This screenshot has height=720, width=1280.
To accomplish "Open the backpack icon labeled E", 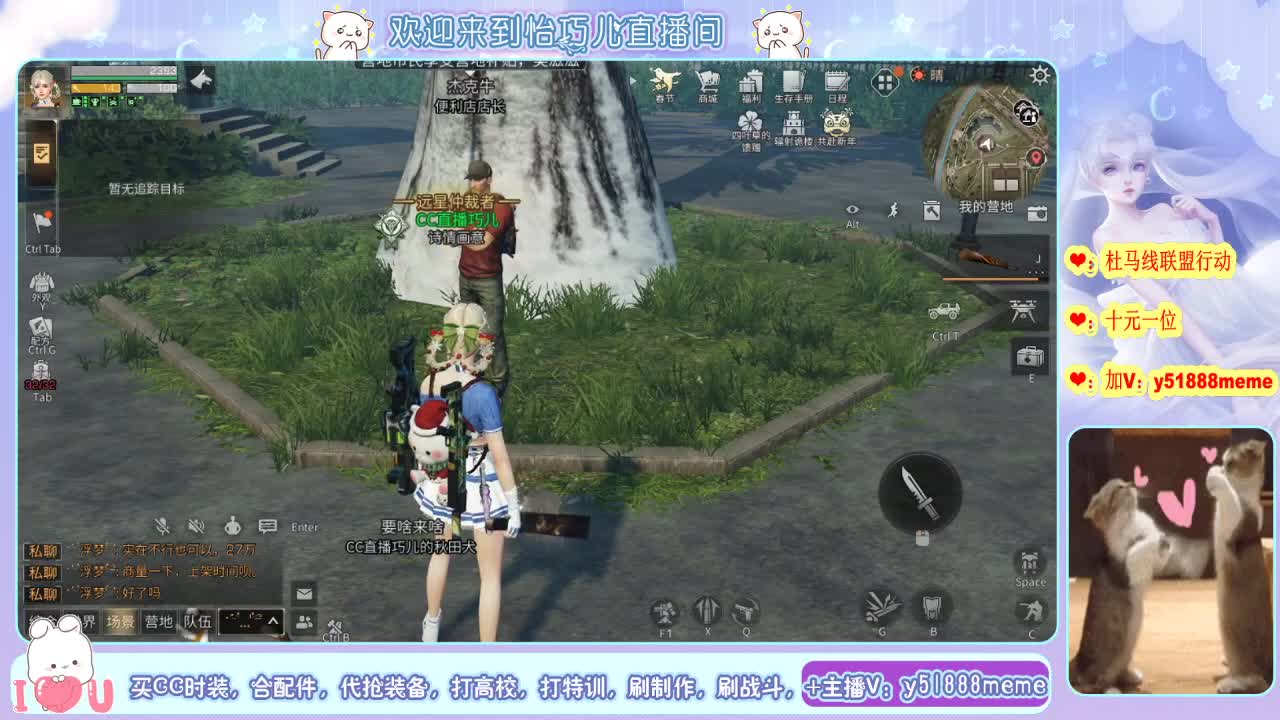I will click(x=1030, y=358).
